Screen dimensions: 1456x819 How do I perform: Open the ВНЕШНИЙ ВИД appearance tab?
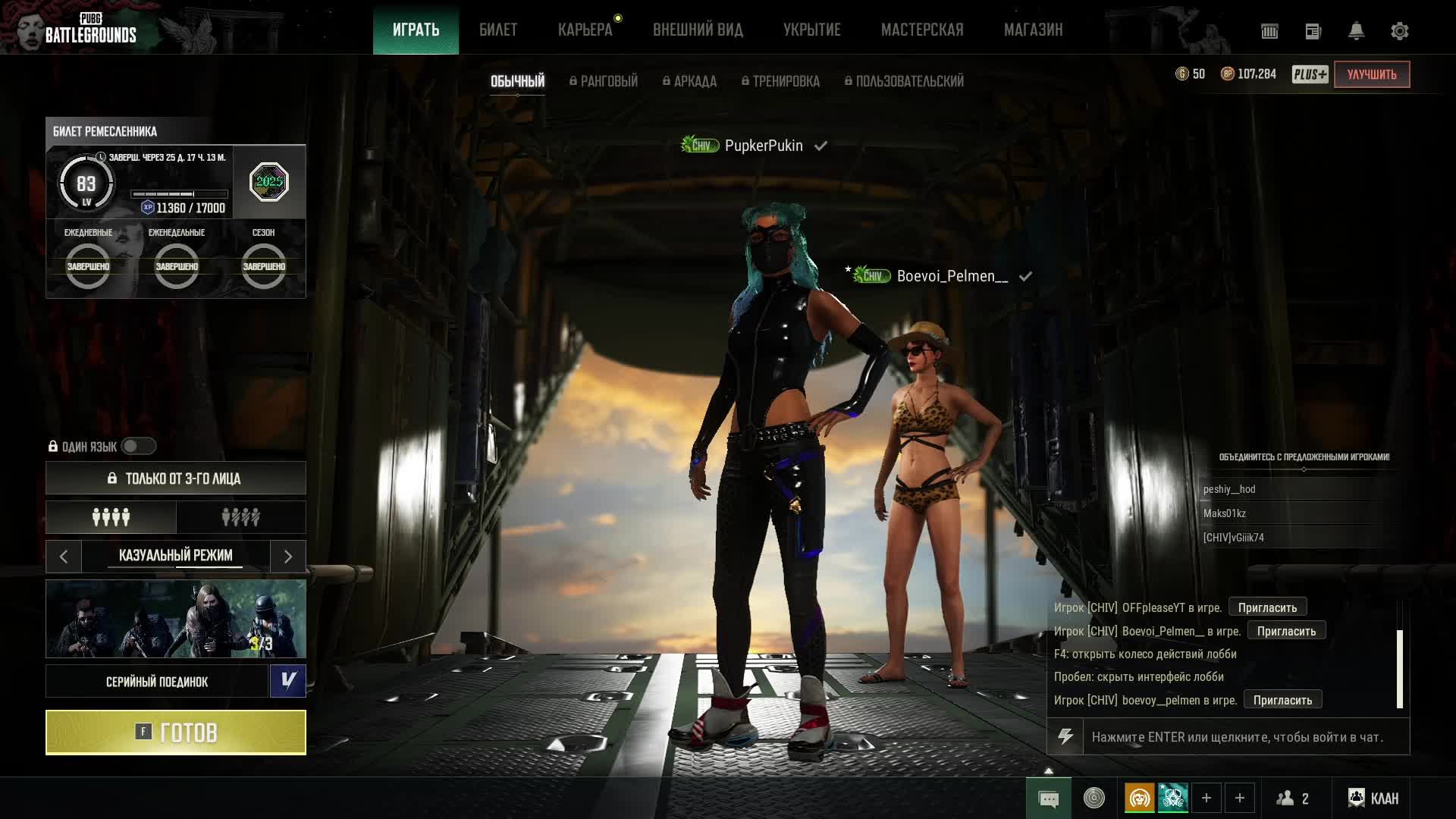pyautogui.click(x=698, y=30)
